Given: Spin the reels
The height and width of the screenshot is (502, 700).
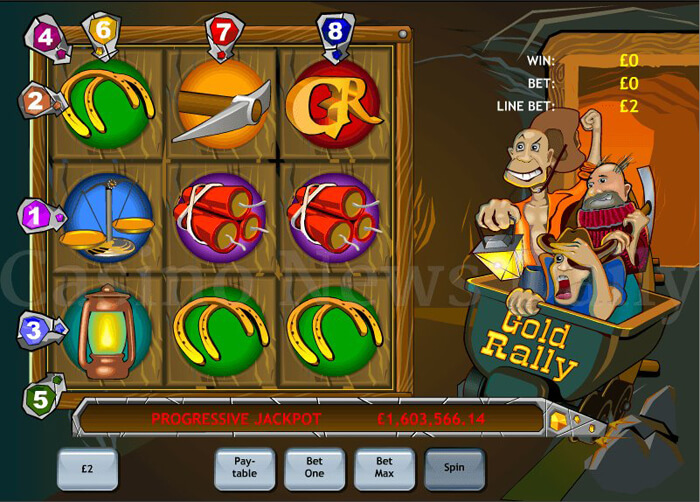Looking at the screenshot, I should (x=455, y=467).
